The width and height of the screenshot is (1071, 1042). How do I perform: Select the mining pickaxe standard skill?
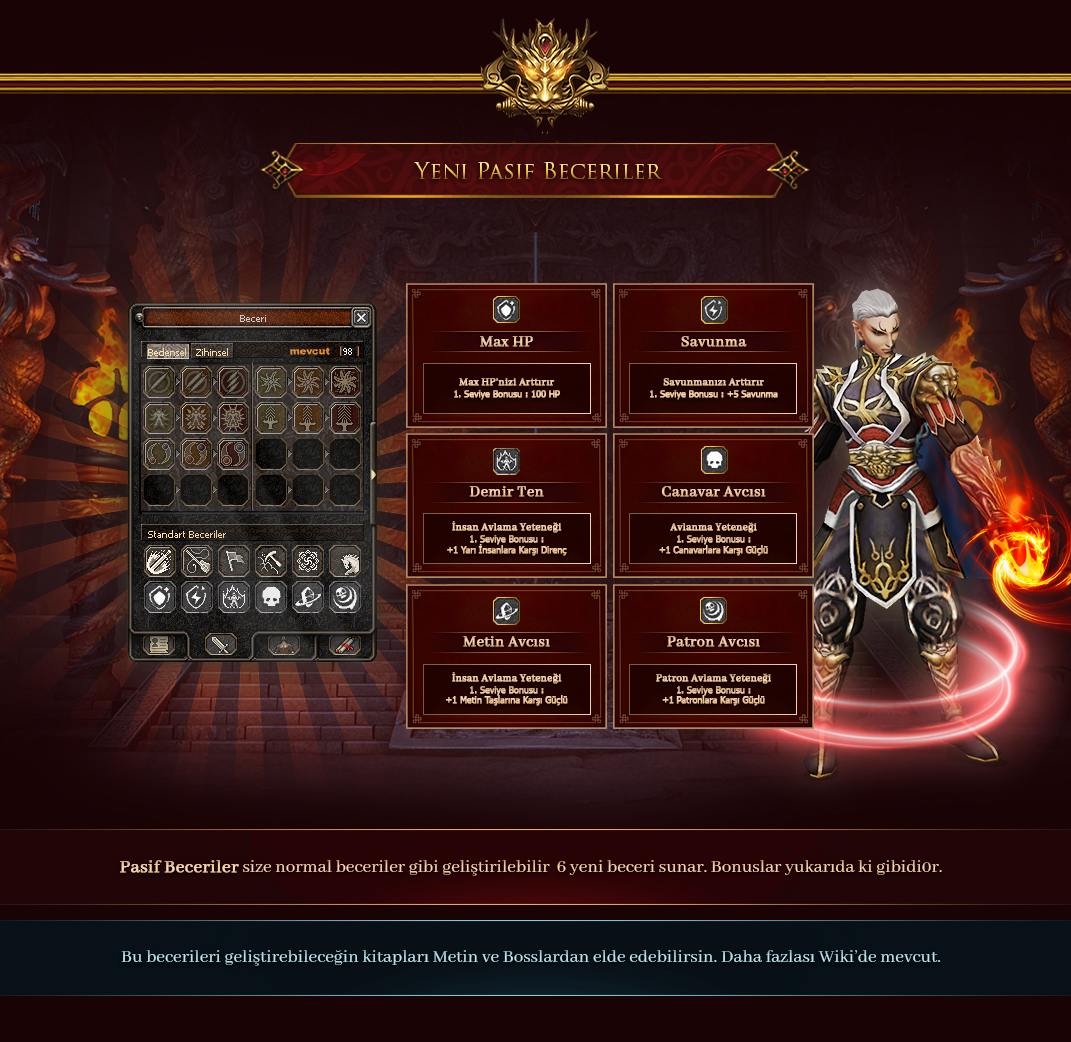[270, 561]
